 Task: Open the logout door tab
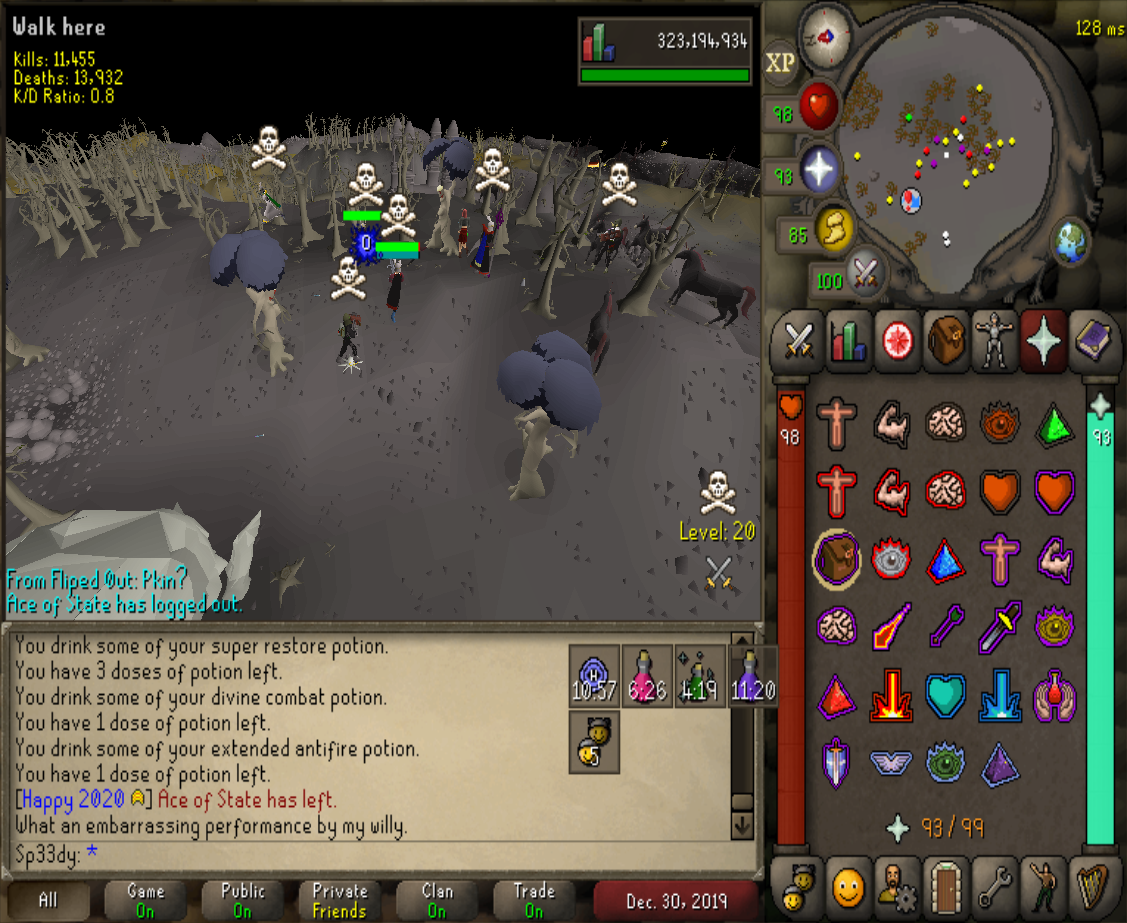click(944, 885)
